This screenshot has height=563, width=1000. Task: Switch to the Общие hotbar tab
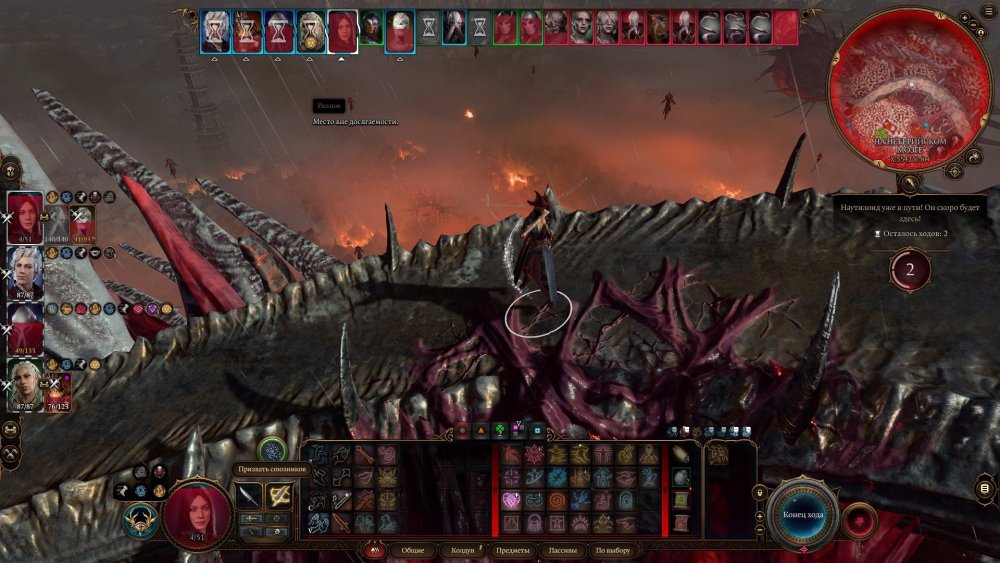411,550
